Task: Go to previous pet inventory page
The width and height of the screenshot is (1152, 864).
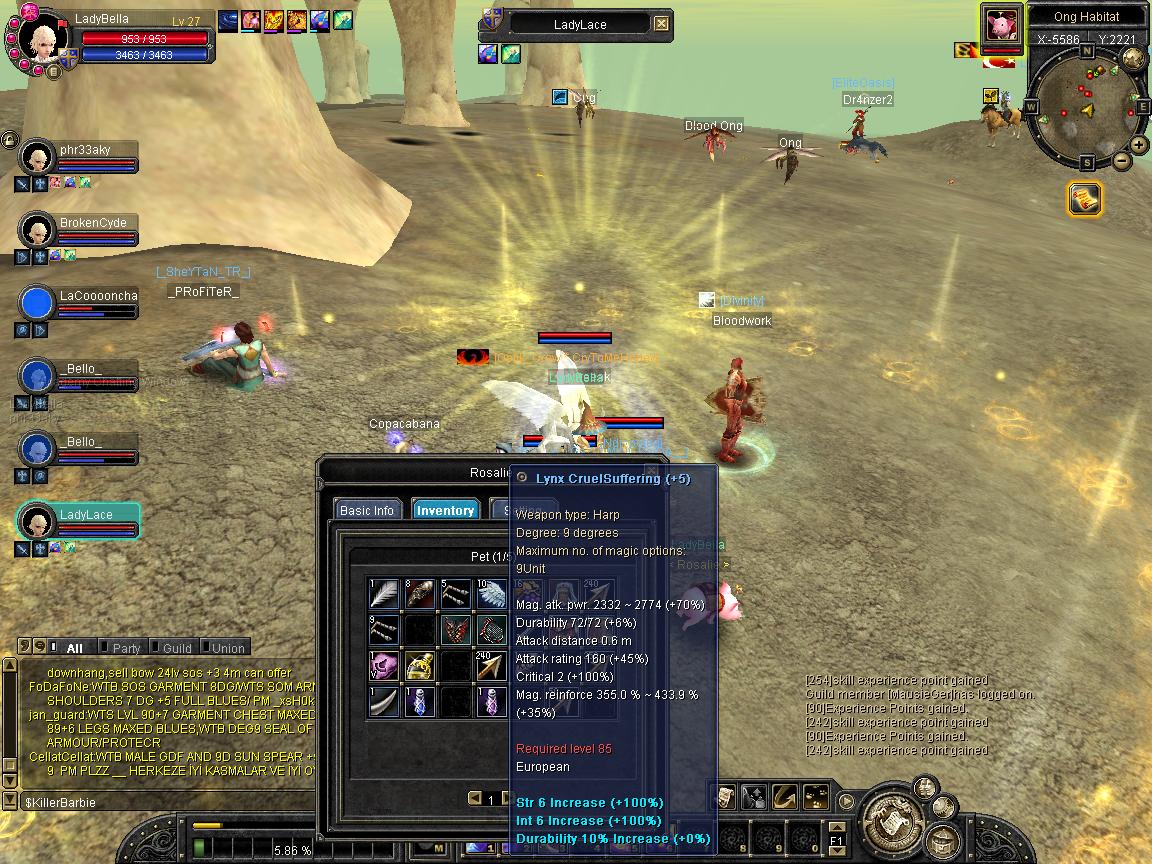Action: (475, 798)
